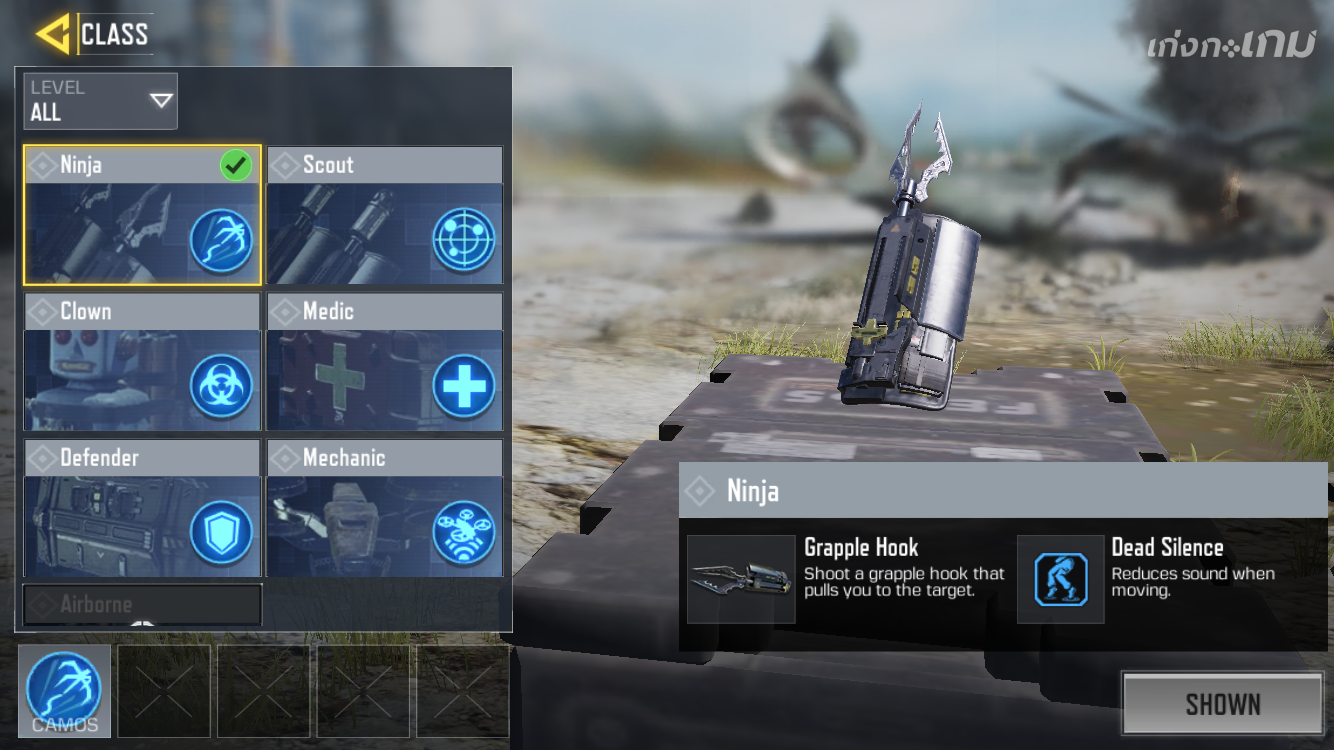The height and width of the screenshot is (750, 1334).
Task: View the Dead Silence perk icon
Action: point(1060,579)
